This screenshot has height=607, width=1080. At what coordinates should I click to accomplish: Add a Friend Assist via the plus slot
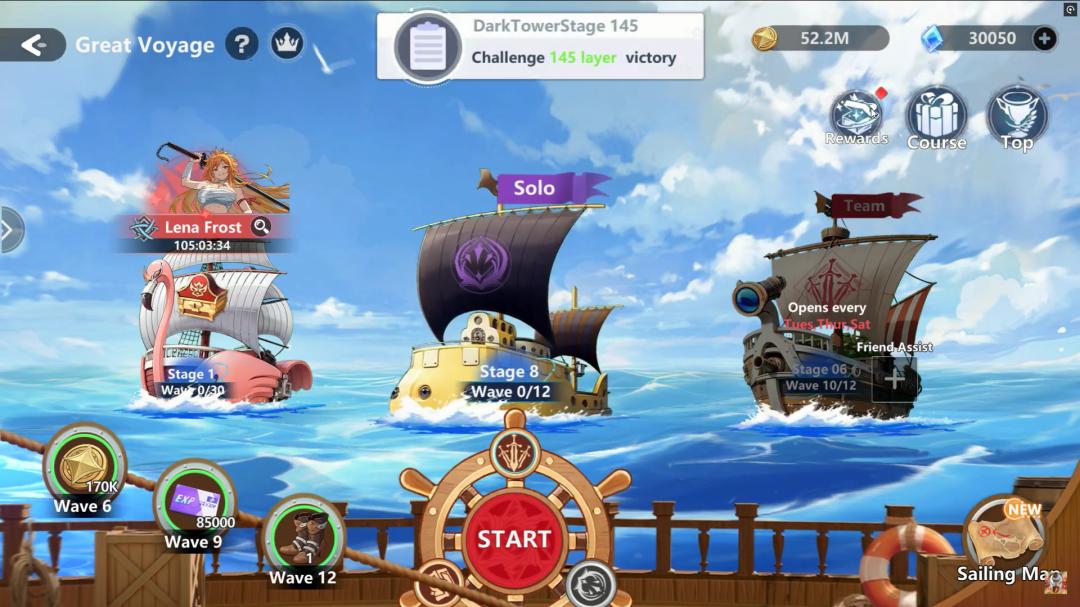894,379
